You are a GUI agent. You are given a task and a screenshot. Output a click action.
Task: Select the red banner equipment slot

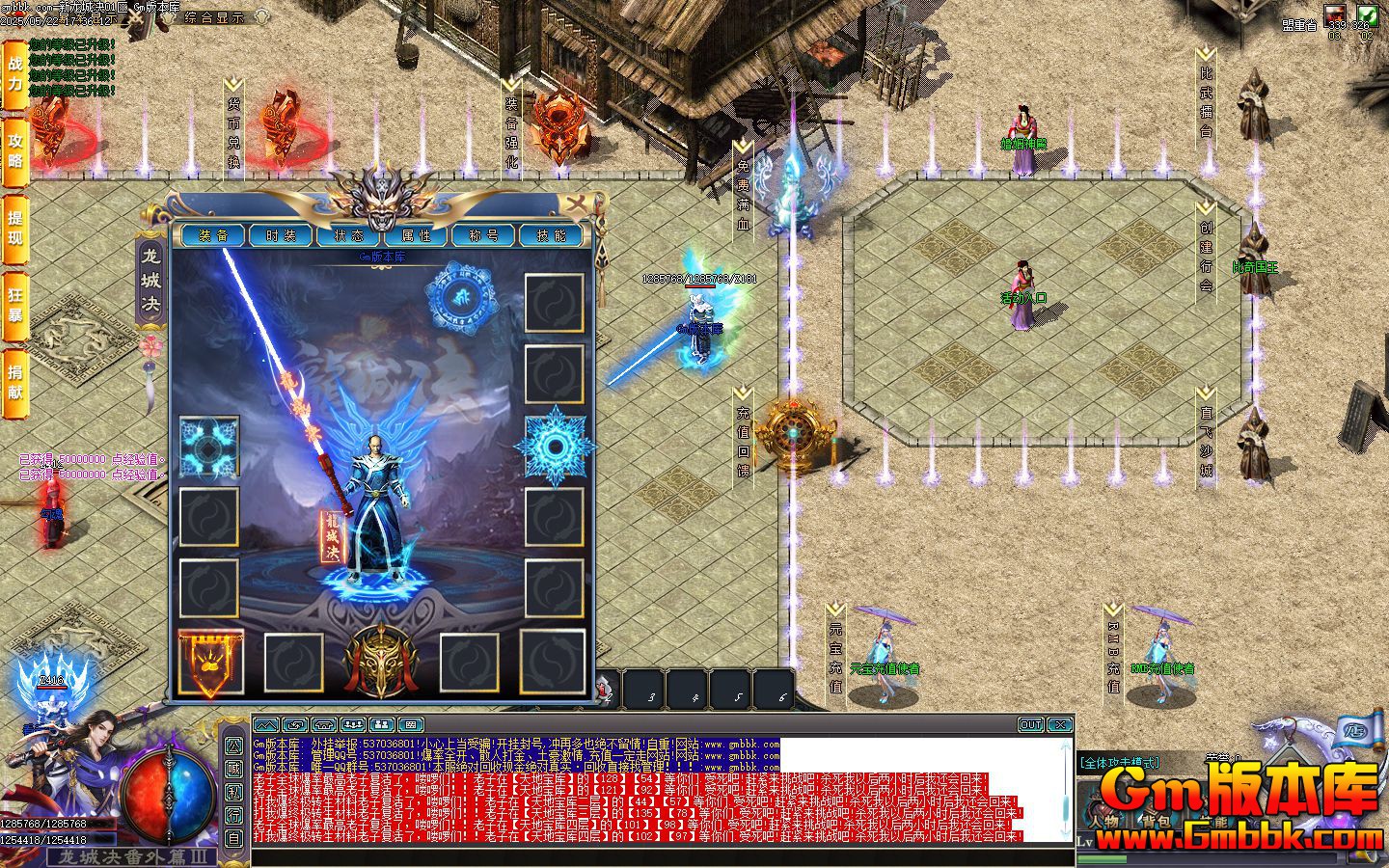pos(209,663)
